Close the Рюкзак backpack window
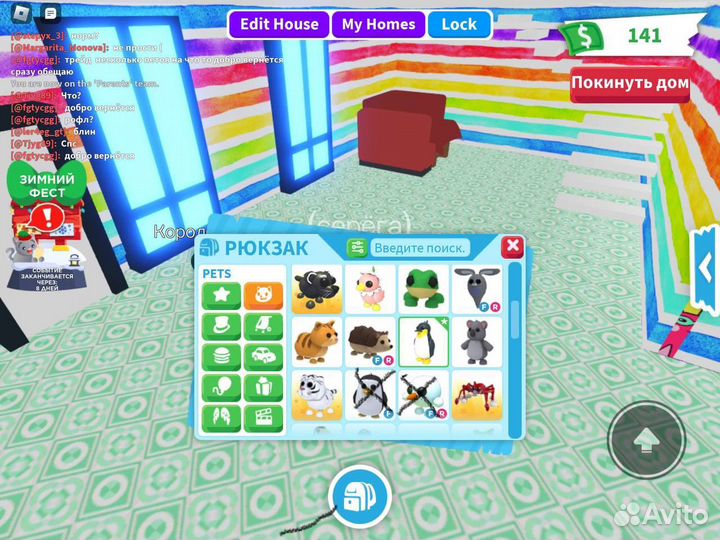Screen dimensions: 720x540 click(x=512, y=246)
